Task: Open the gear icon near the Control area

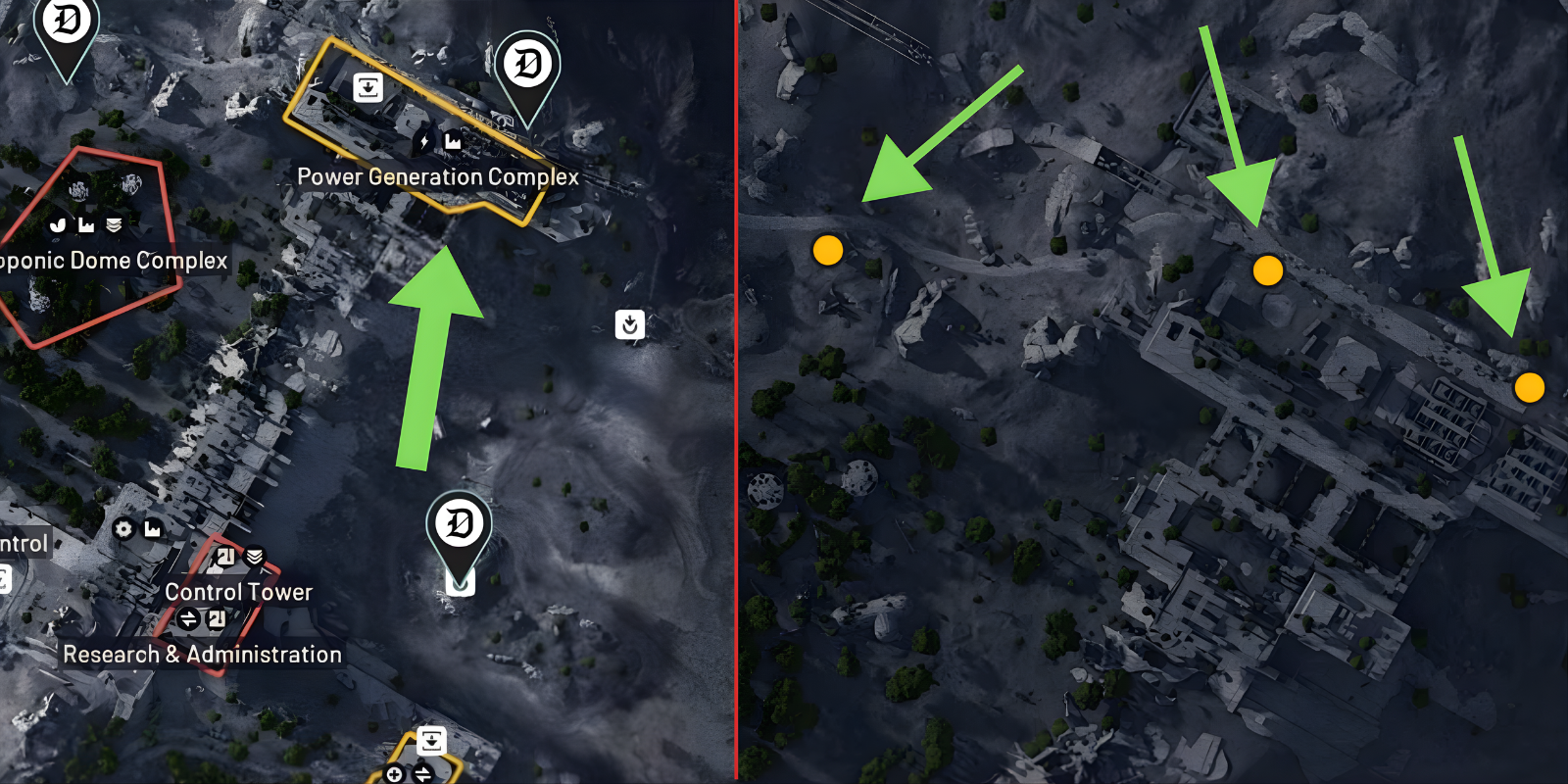Action: tap(122, 529)
